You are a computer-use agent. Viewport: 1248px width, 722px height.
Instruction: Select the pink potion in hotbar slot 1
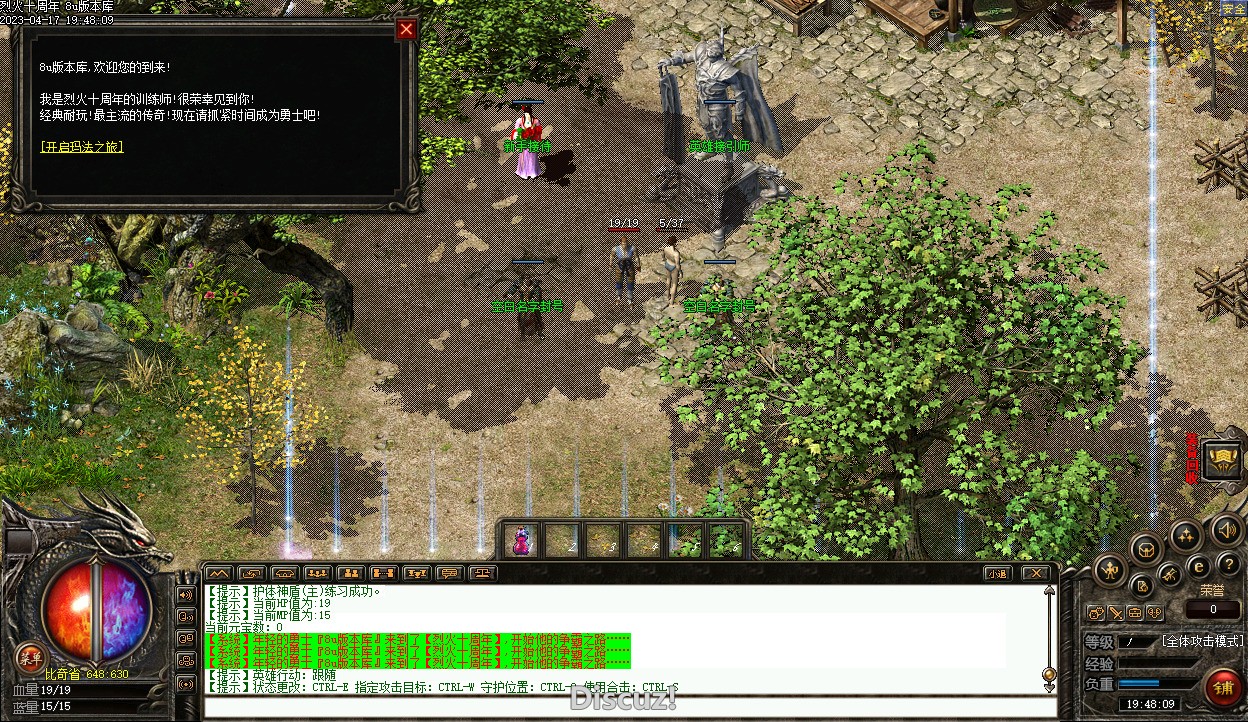(x=522, y=540)
